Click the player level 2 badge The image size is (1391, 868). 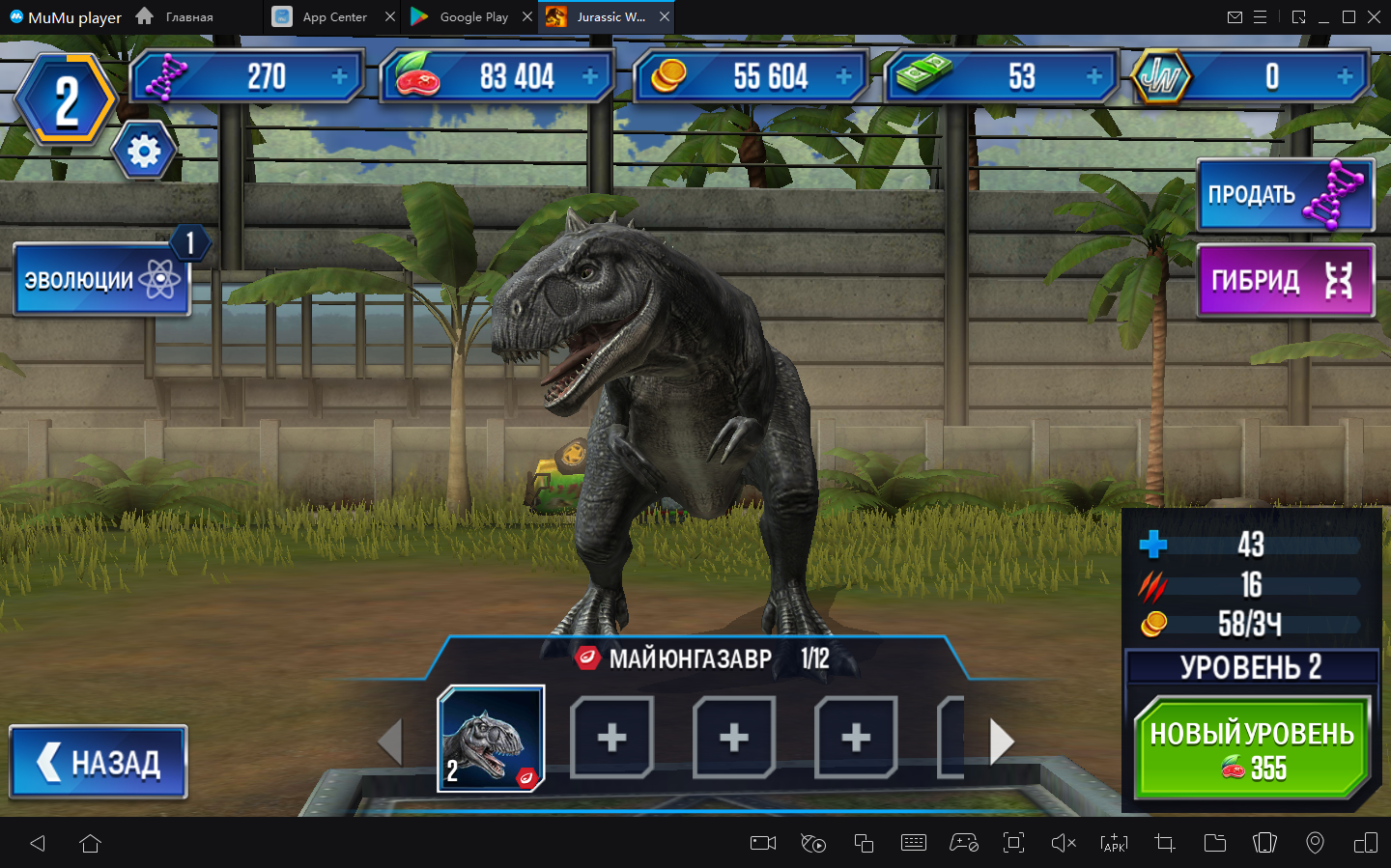66,100
